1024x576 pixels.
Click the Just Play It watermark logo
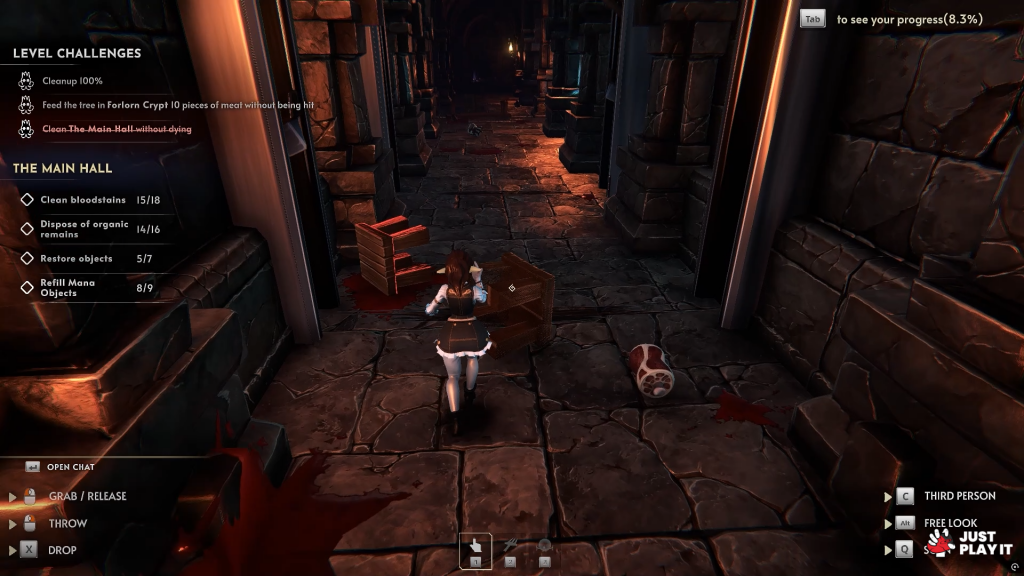point(968,543)
